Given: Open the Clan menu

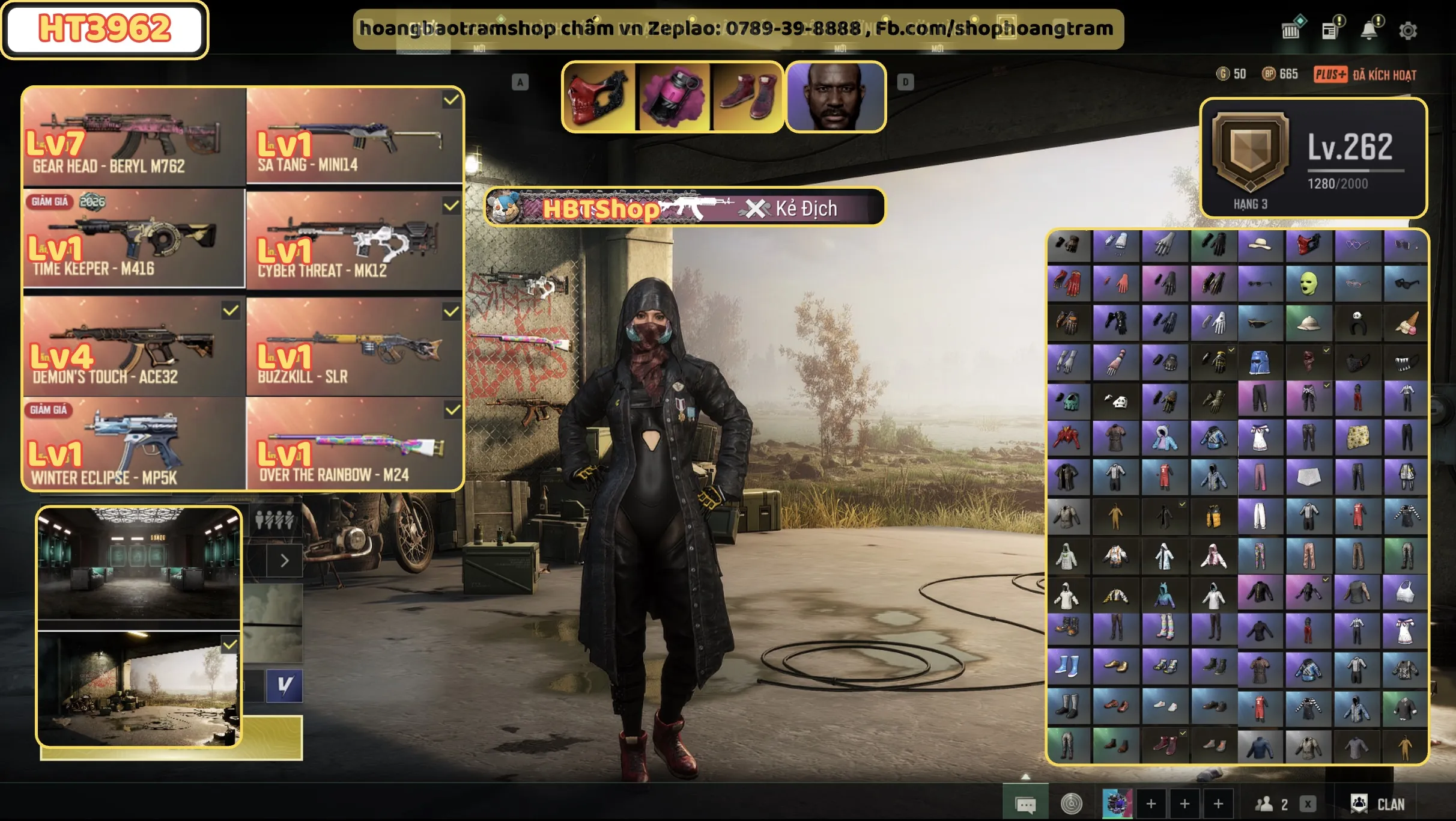Looking at the screenshot, I should point(1378,804).
